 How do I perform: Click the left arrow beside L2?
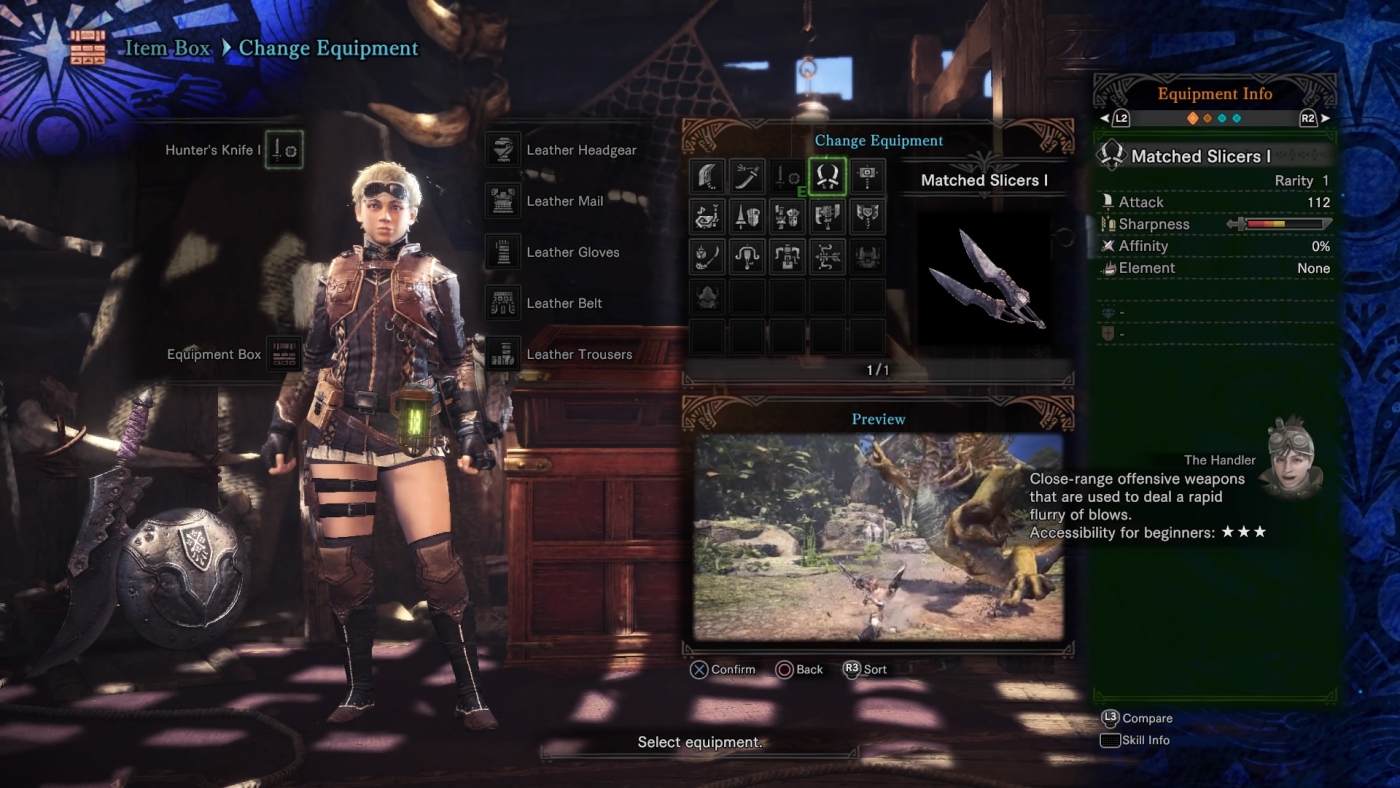click(x=1106, y=117)
